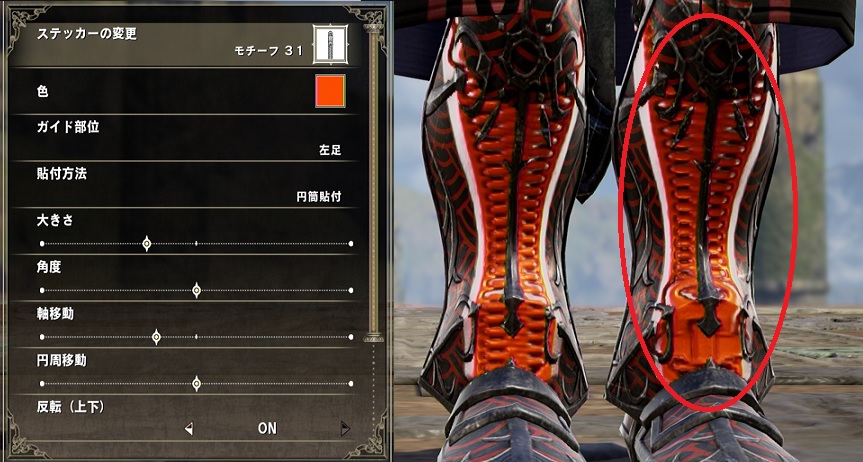Click right arrow on 反転（上下）
Viewport: 863px width, 462px height.
(346, 429)
